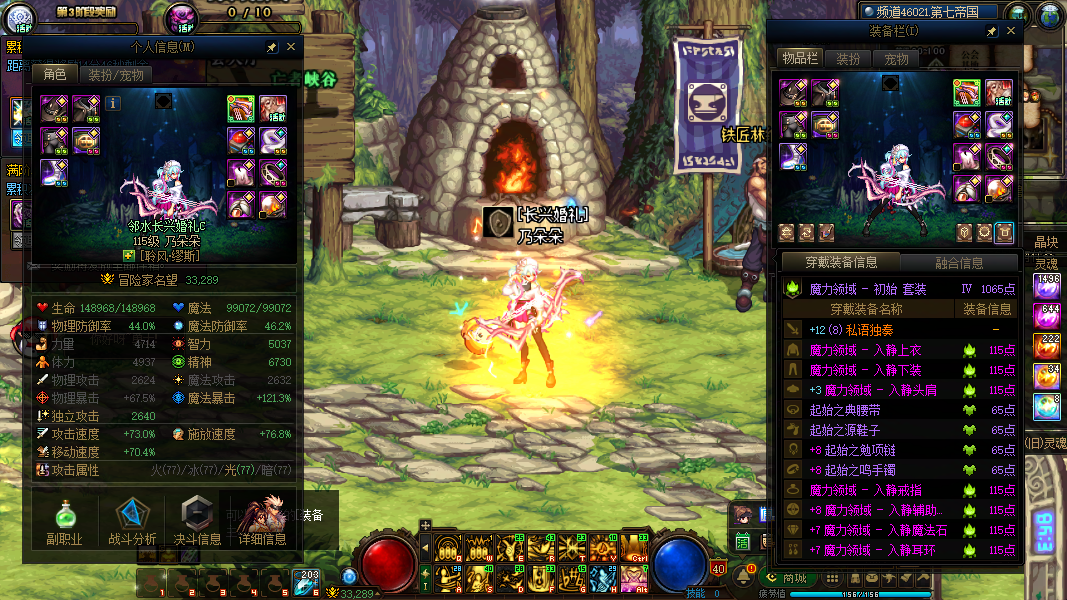Screen dimensions: 1067x600
Task: Click the 频道46021 channel selector
Action: [x=930, y=12]
